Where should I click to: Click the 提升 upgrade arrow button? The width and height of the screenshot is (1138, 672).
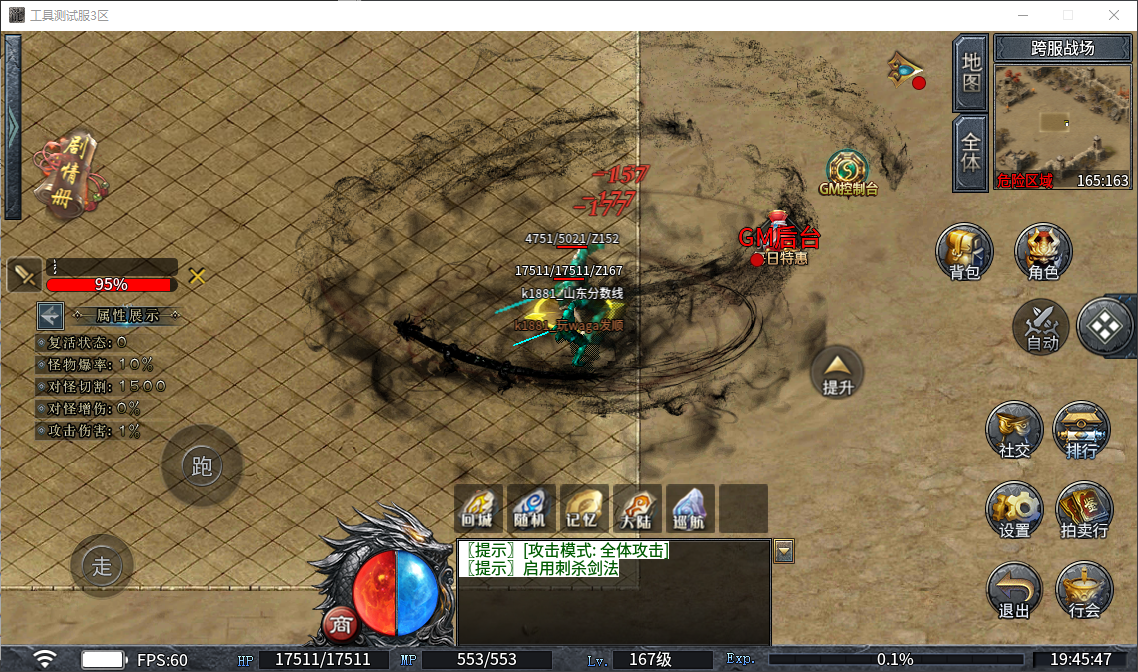(x=838, y=372)
